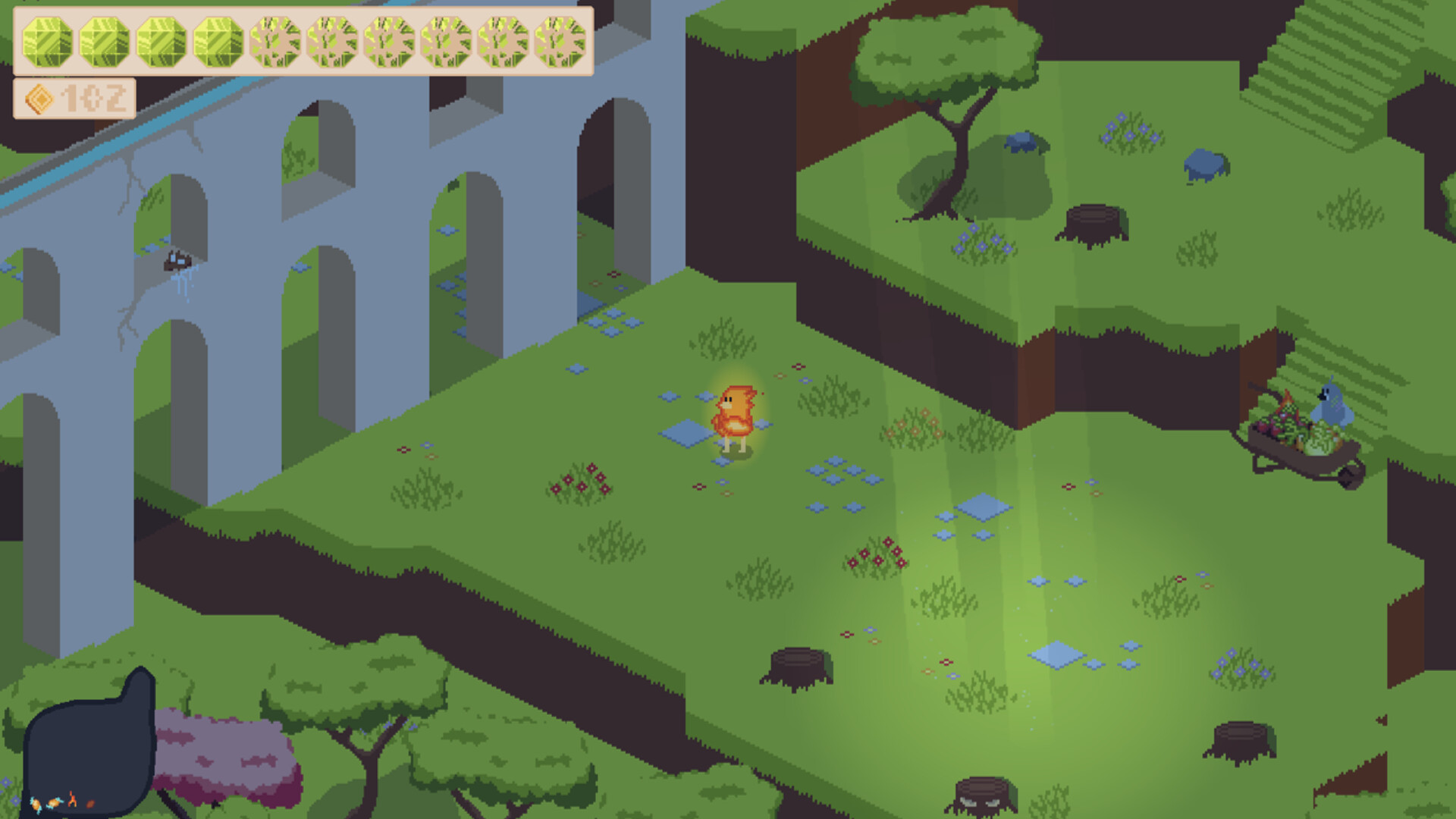The width and height of the screenshot is (1456, 819).
Task: Click the small ember icon inside the dark bubble
Action: [x=90, y=805]
